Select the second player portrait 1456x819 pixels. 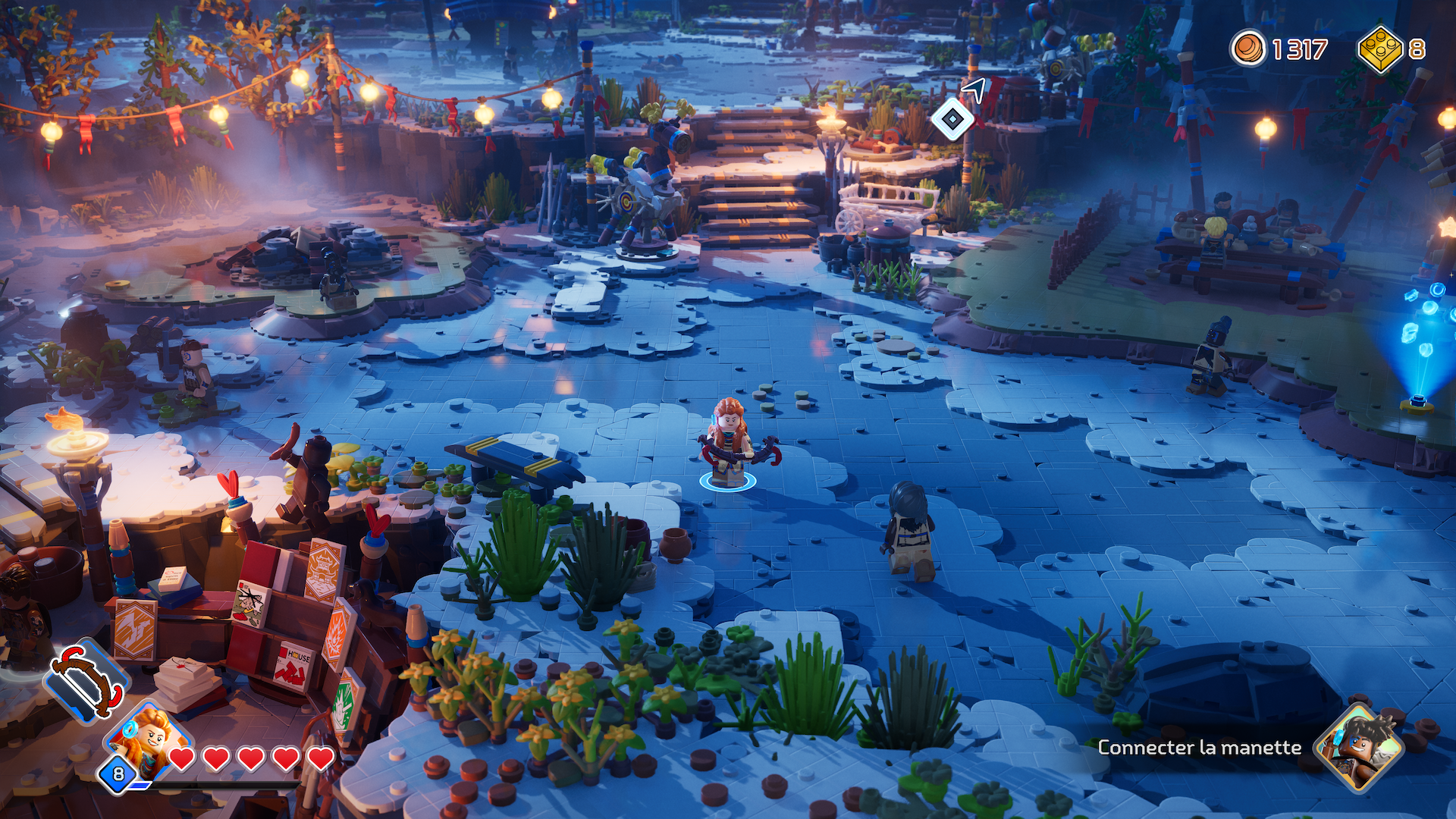click(1360, 748)
